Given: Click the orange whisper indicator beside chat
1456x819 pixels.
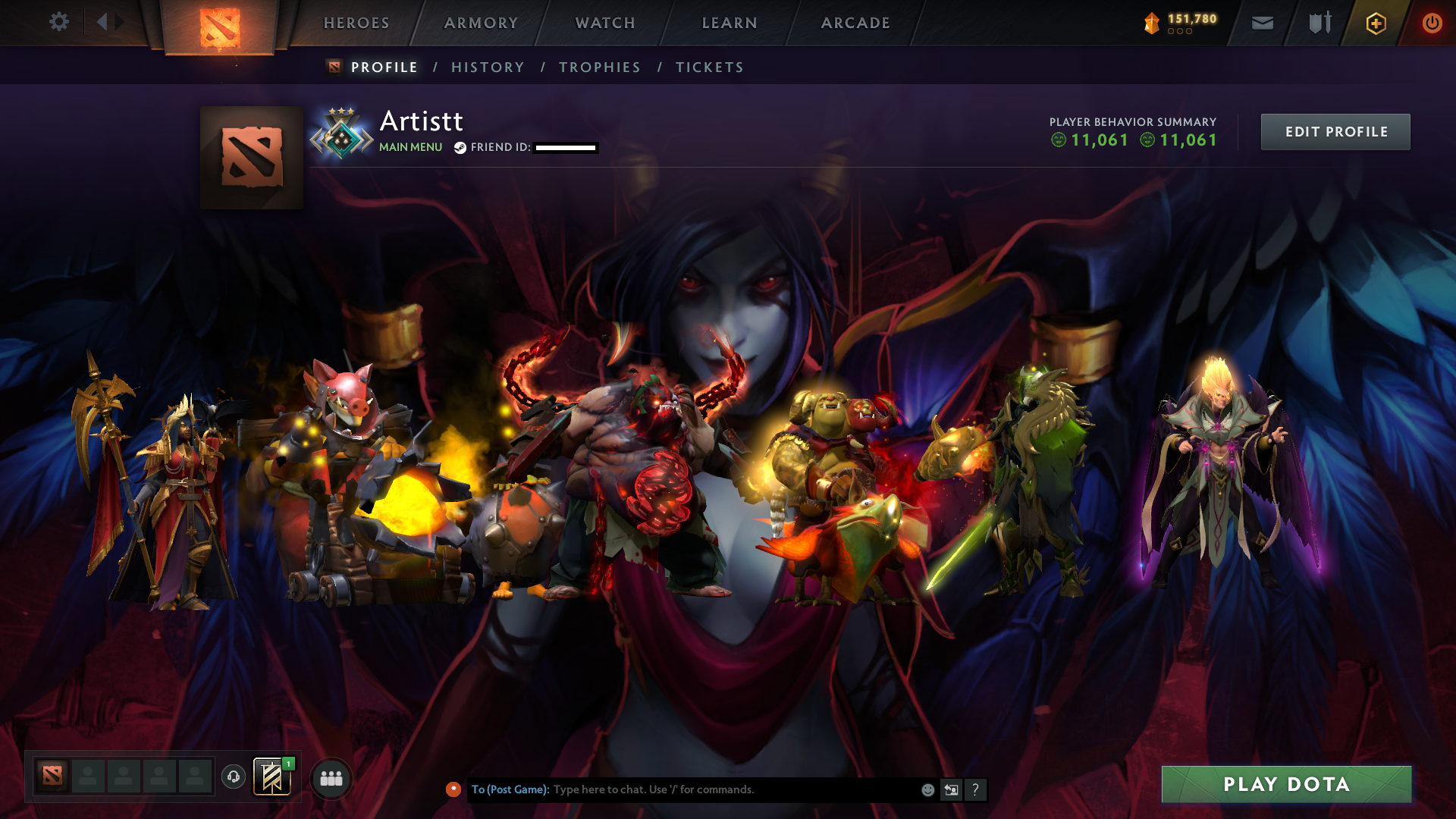Looking at the screenshot, I should point(453,789).
